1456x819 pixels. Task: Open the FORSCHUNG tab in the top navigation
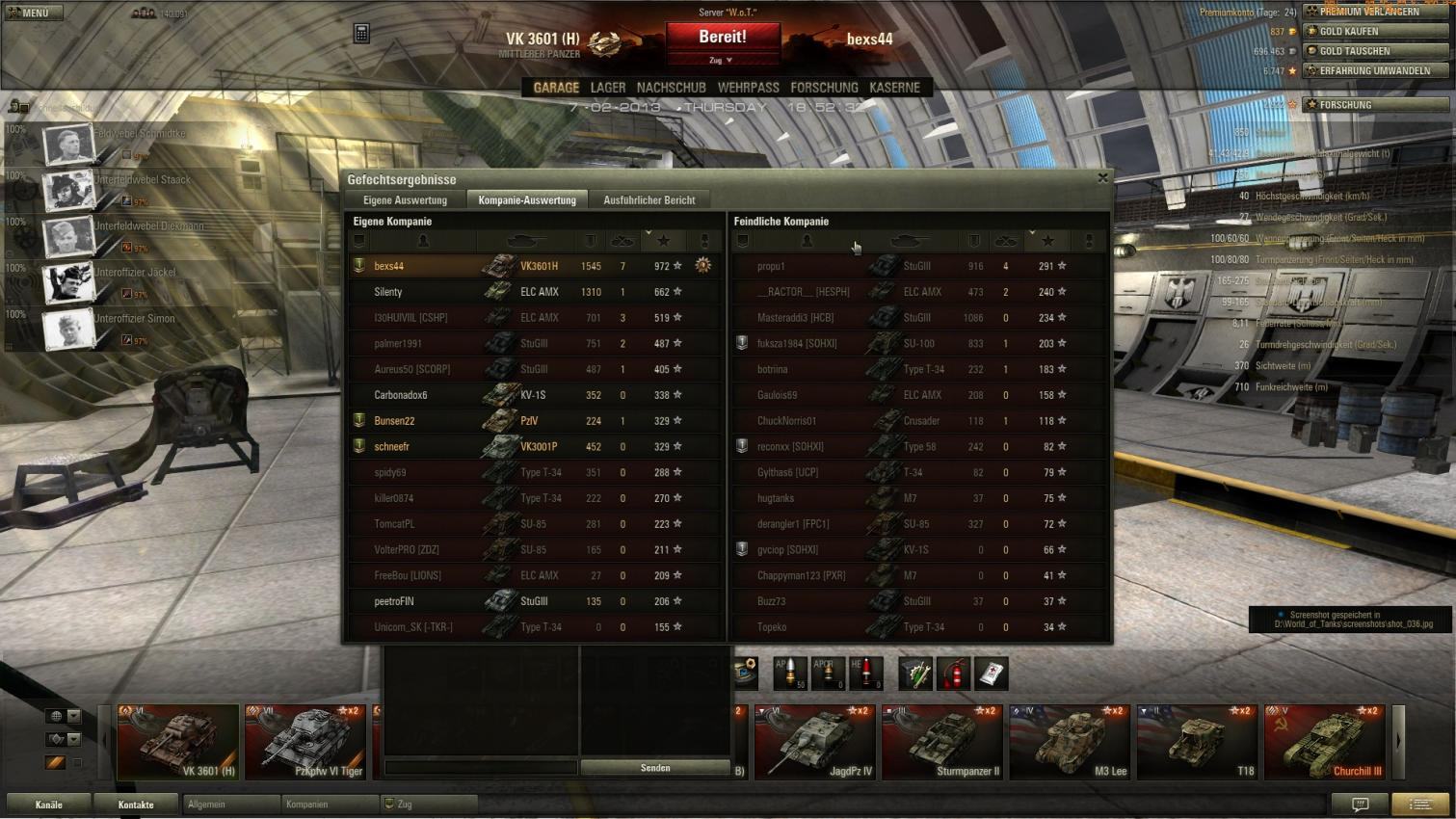click(x=824, y=88)
